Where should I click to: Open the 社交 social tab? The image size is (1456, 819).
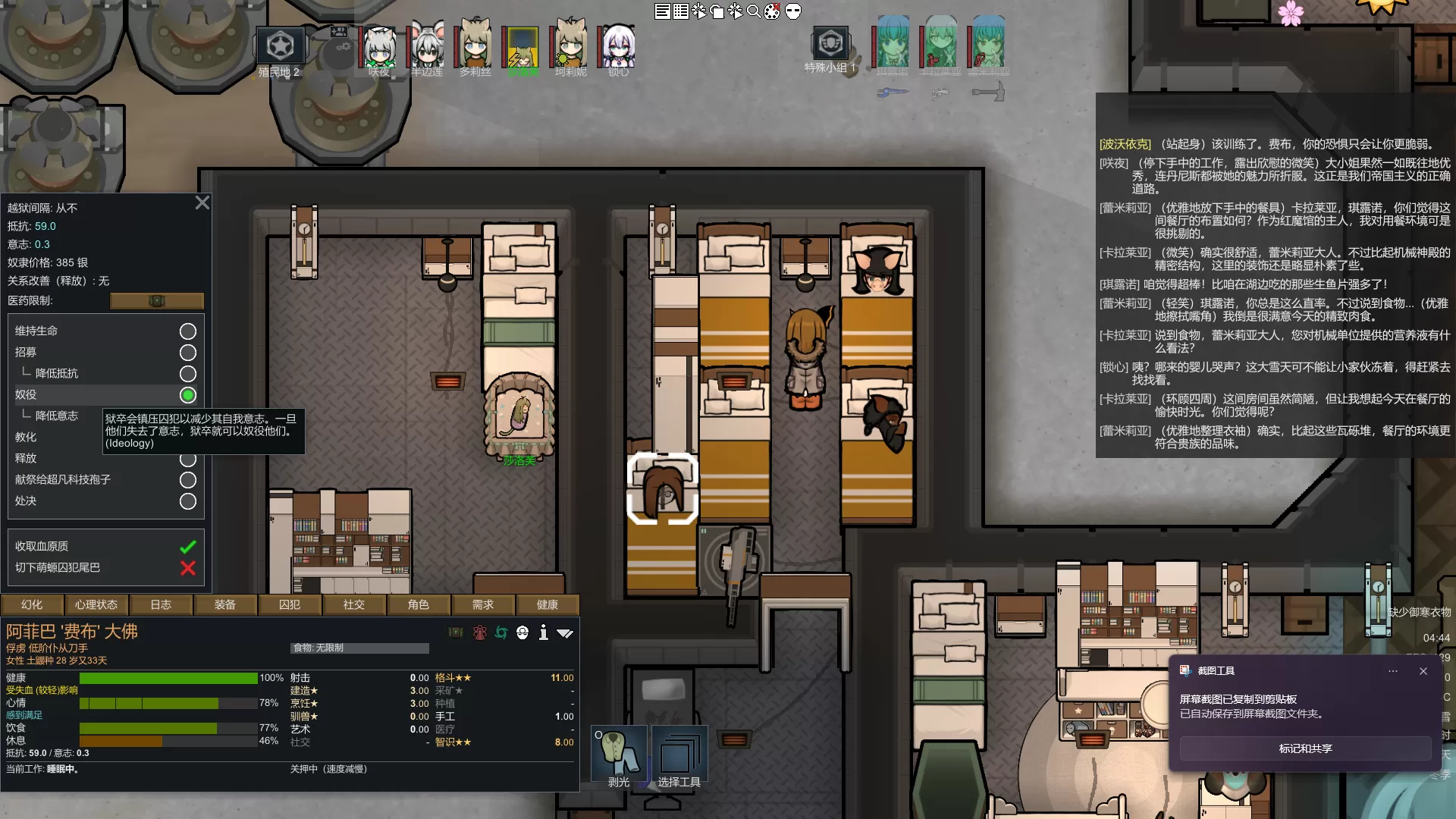tap(353, 604)
